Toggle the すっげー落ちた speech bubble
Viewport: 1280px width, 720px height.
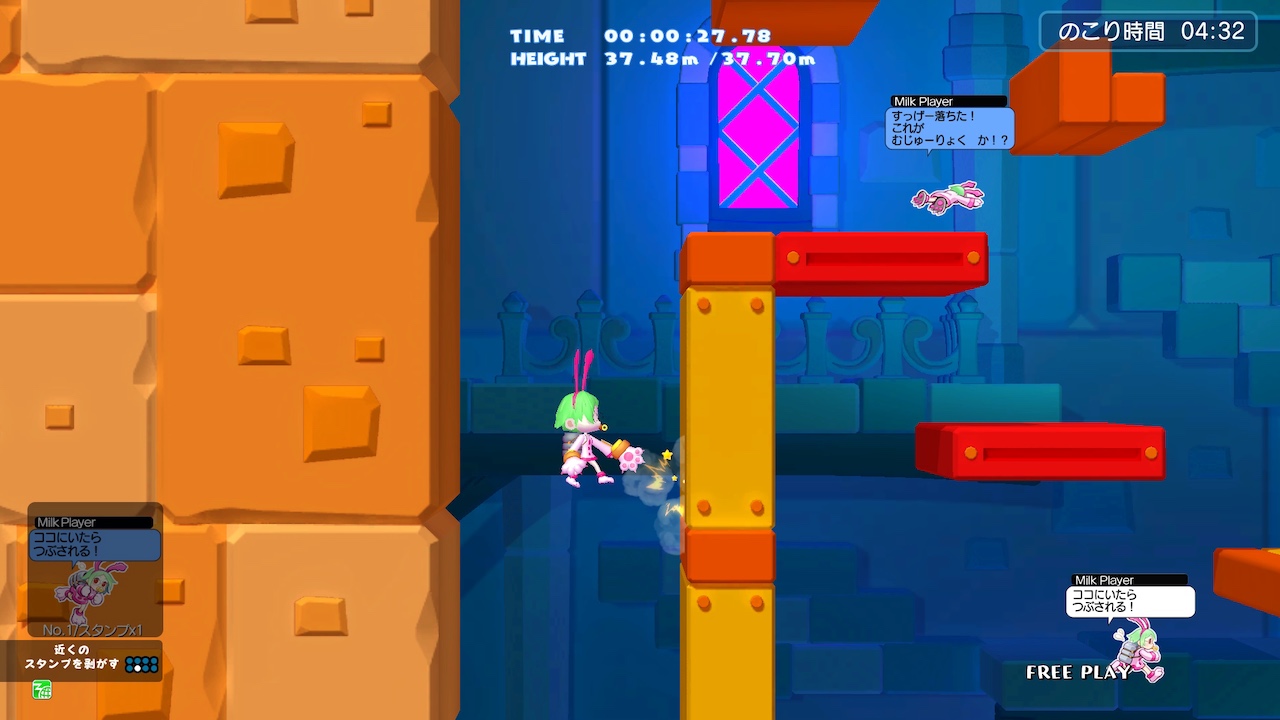(x=950, y=130)
